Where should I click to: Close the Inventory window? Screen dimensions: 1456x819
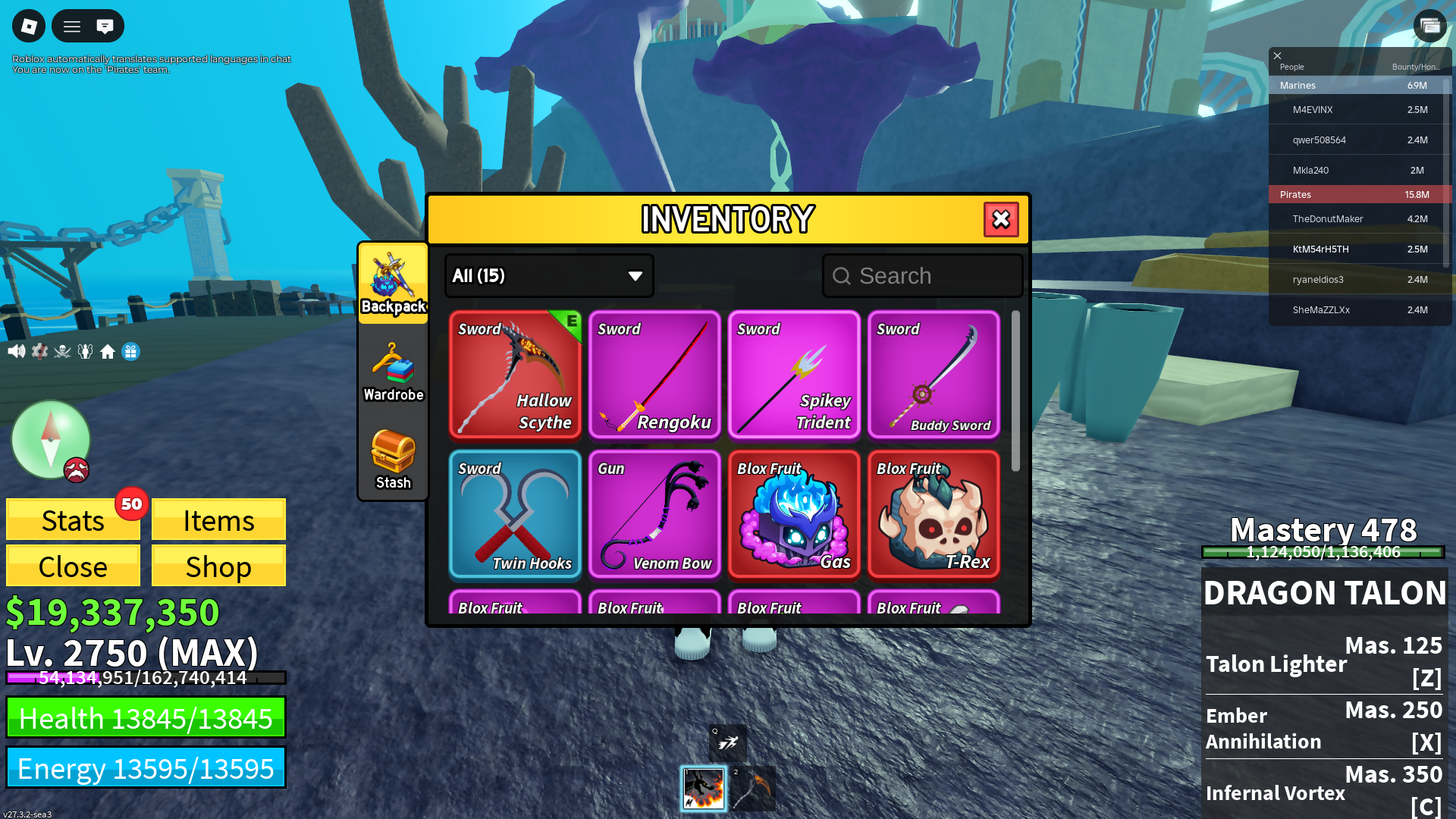point(1001,220)
